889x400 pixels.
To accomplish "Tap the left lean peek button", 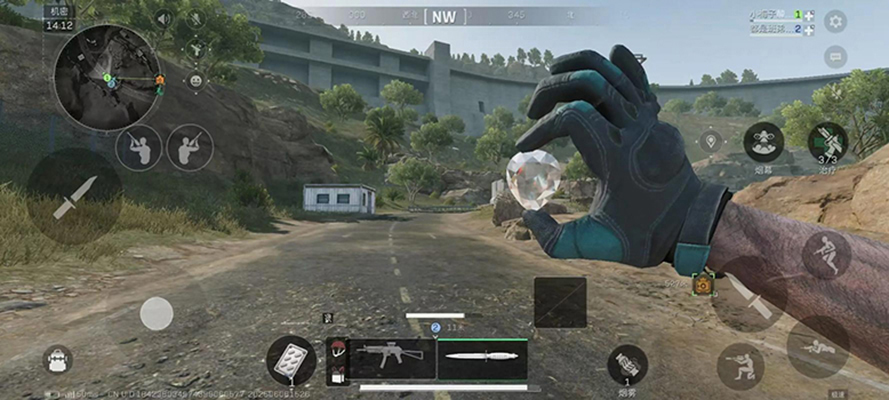I will [x=138, y=148].
